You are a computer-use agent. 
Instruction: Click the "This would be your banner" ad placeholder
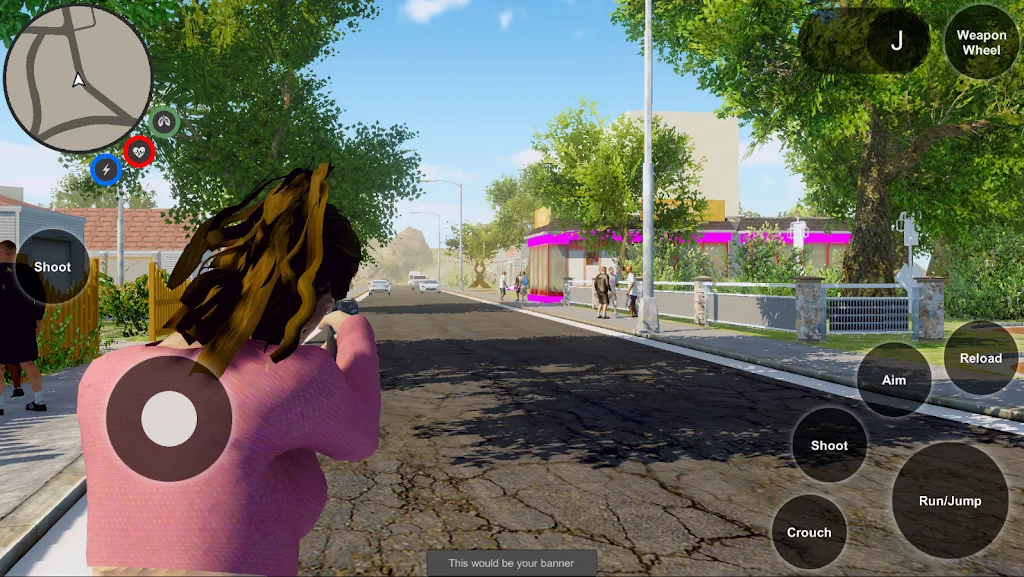(x=511, y=563)
